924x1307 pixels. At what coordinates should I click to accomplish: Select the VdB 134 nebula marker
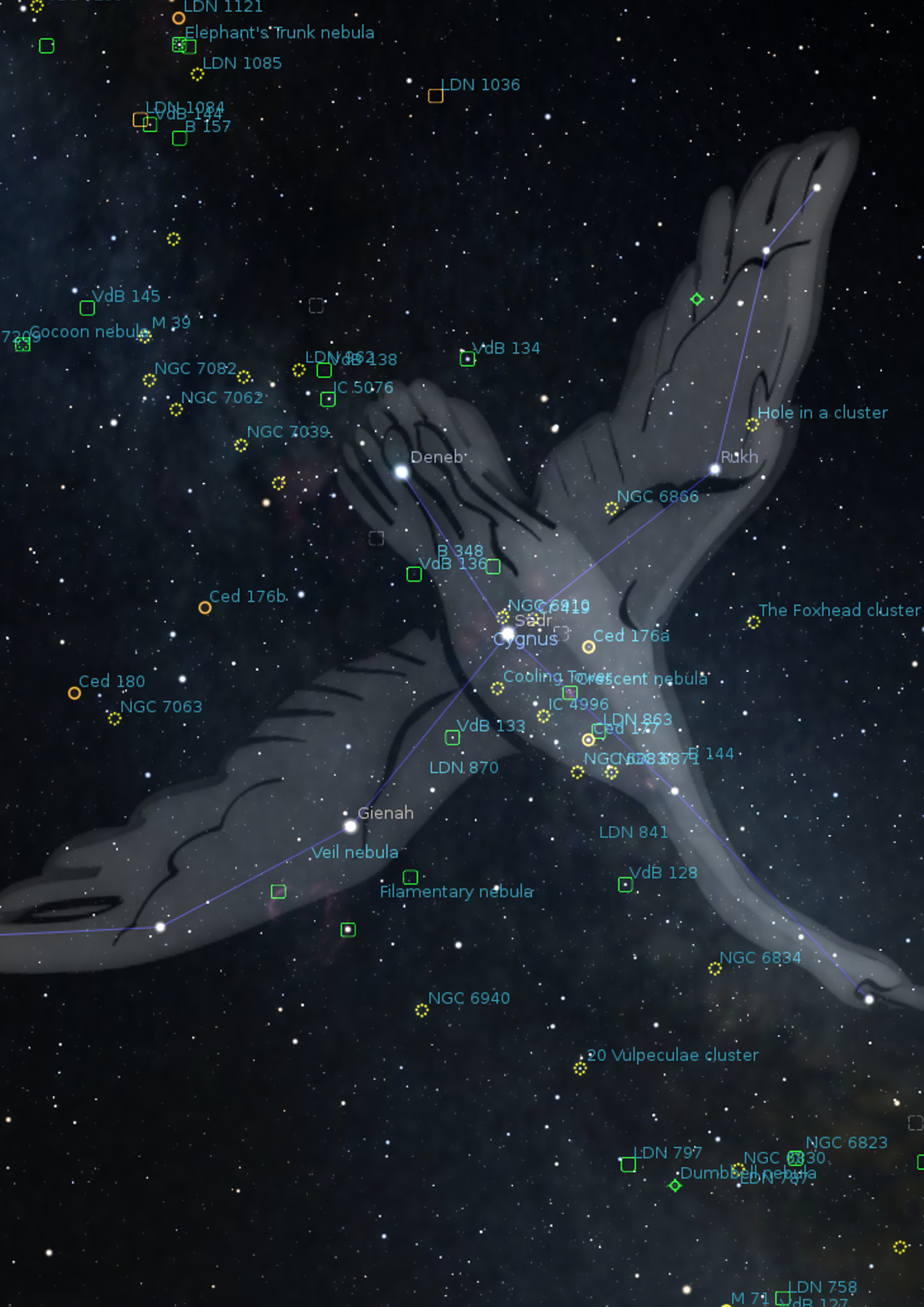(468, 359)
